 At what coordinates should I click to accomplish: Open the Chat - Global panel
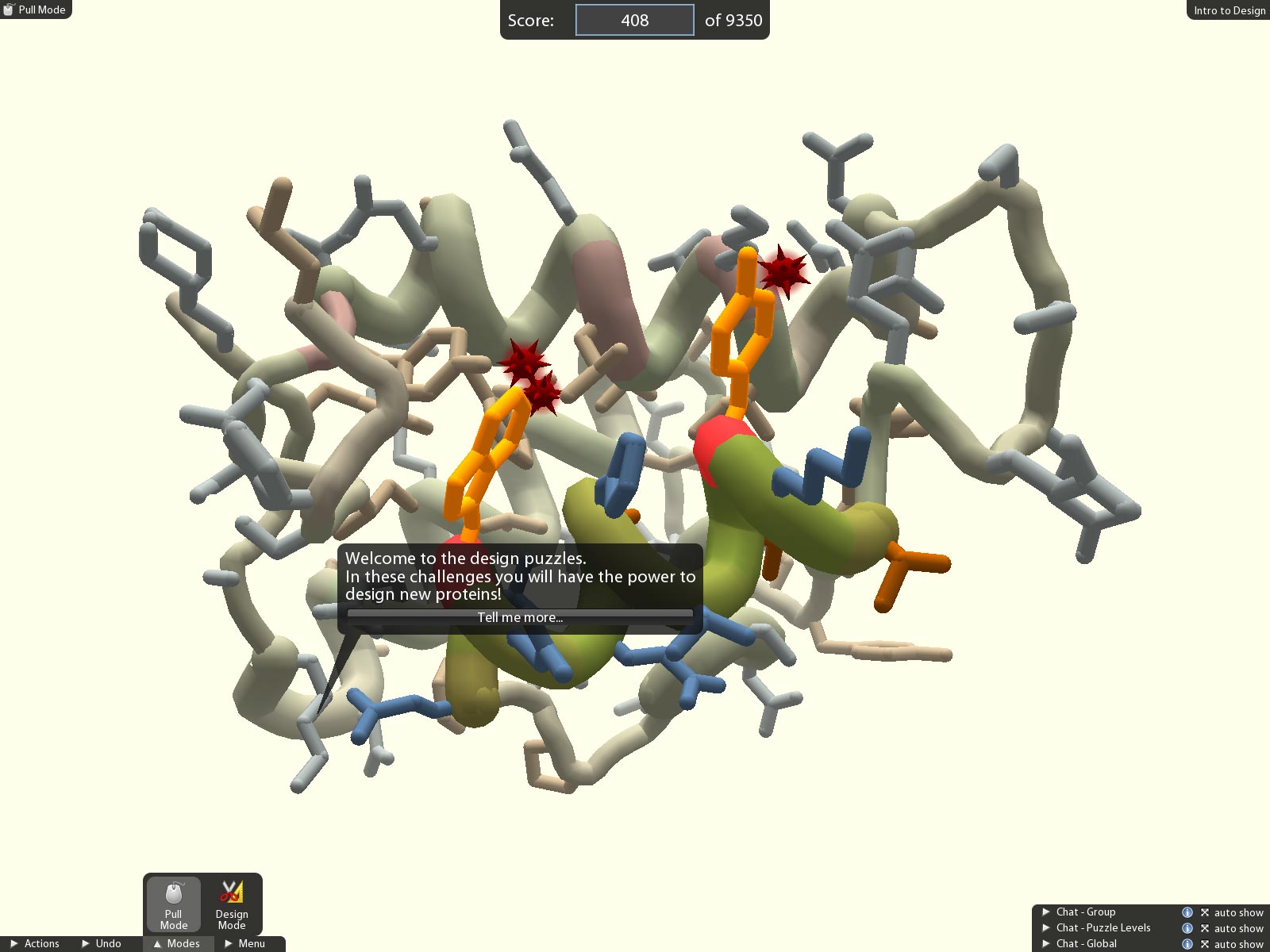point(1085,944)
